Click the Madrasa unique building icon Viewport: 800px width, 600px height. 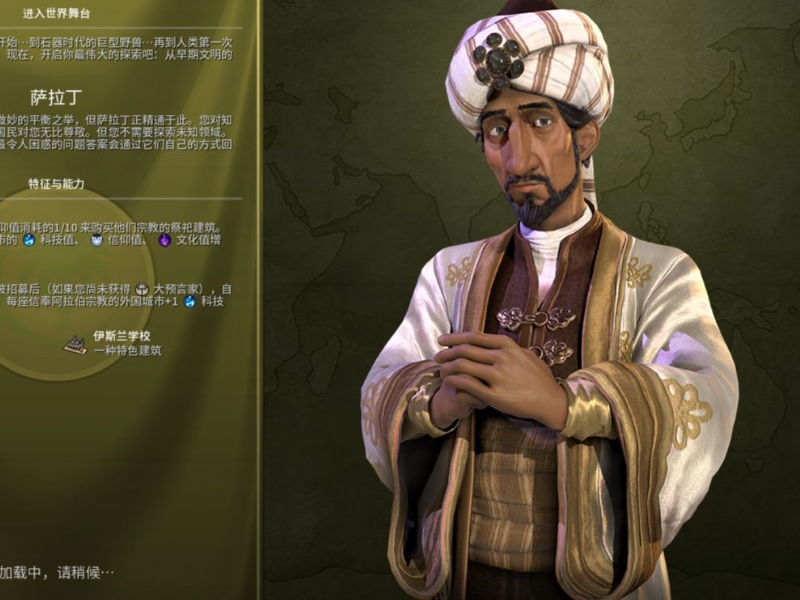click(75, 343)
